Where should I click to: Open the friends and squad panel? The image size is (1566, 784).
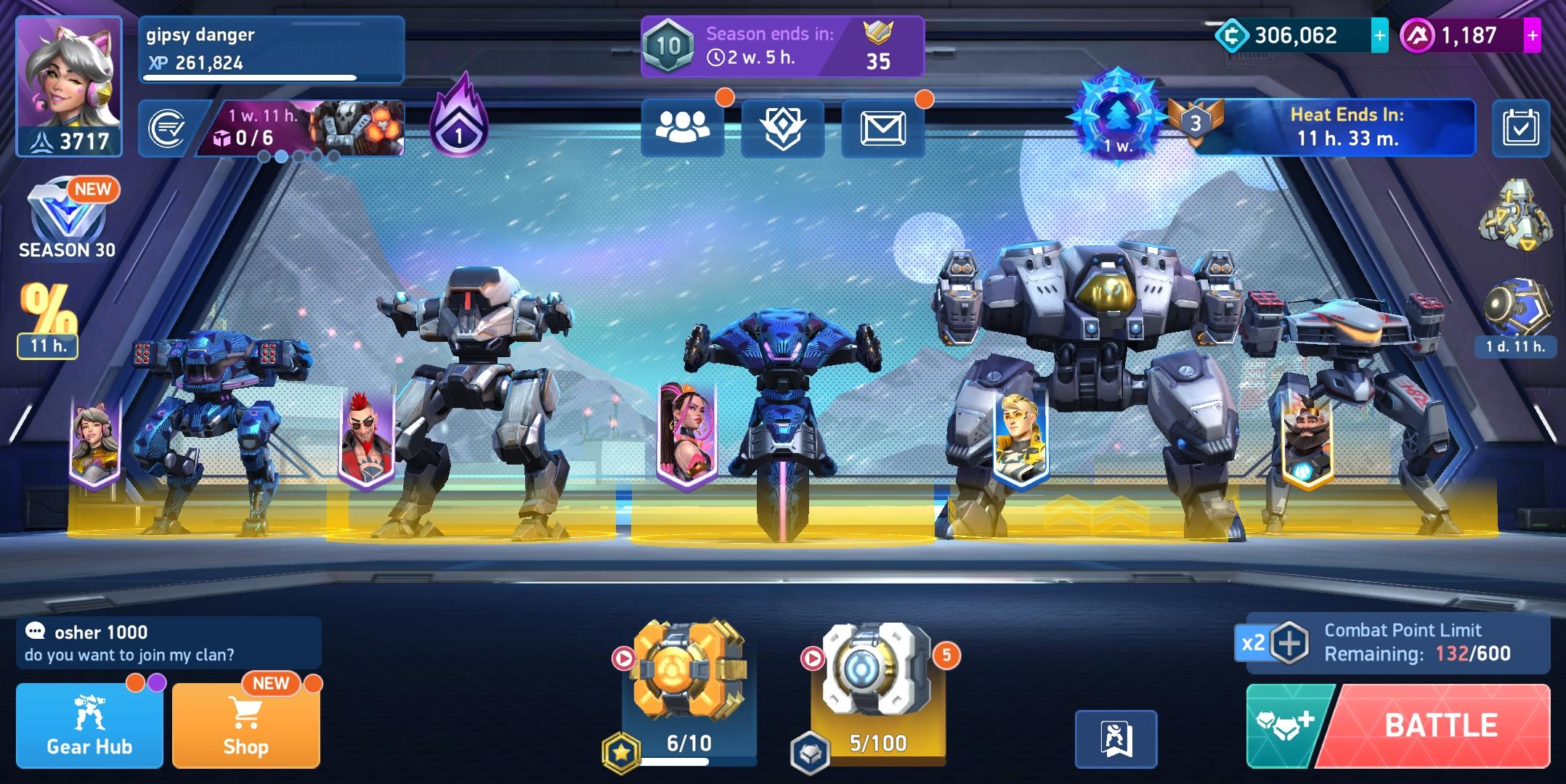[x=683, y=128]
